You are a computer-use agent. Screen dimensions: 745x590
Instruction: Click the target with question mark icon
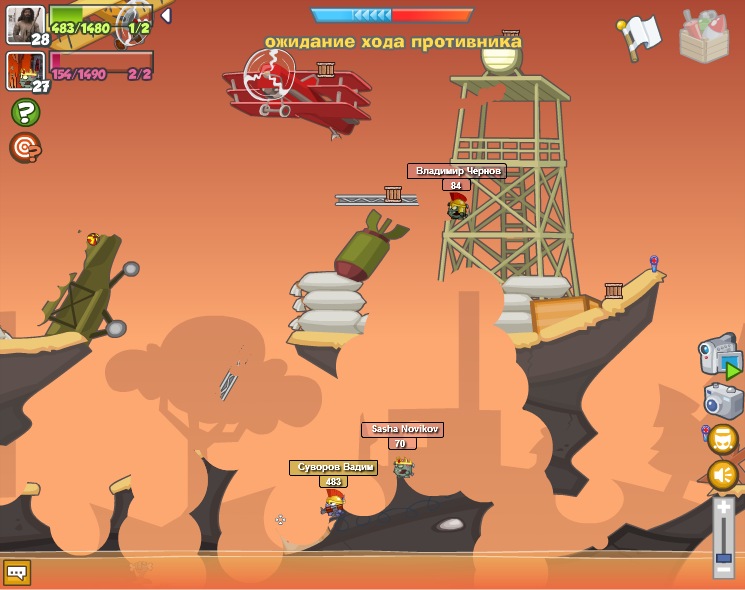tap(25, 147)
